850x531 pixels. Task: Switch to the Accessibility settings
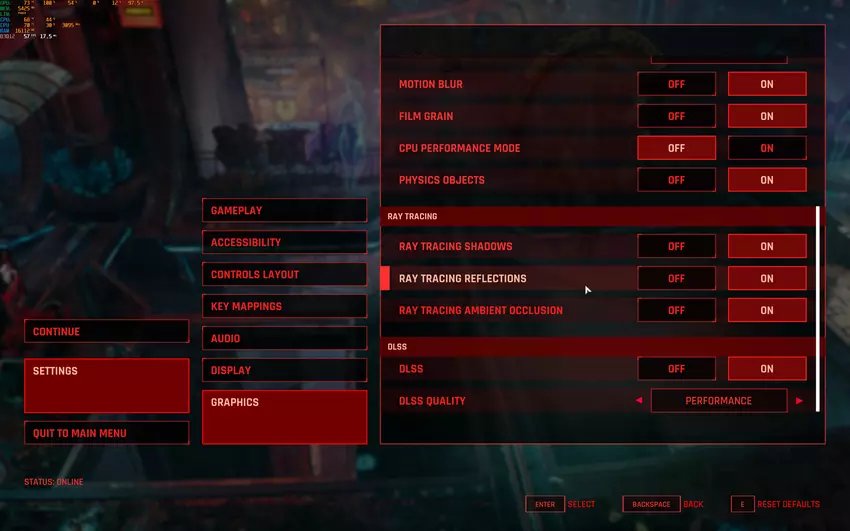284,242
